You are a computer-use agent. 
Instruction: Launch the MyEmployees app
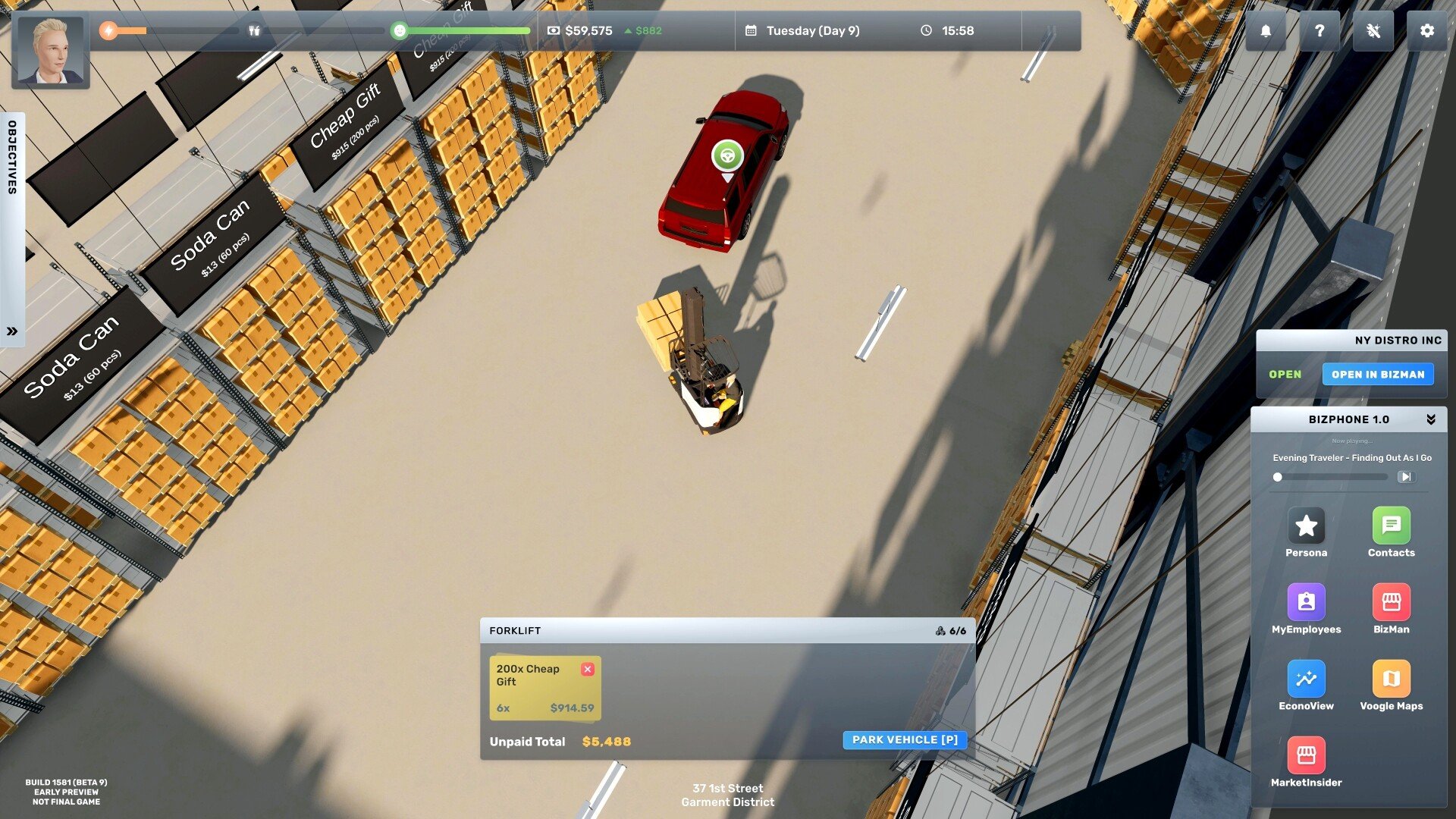point(1306,603)
